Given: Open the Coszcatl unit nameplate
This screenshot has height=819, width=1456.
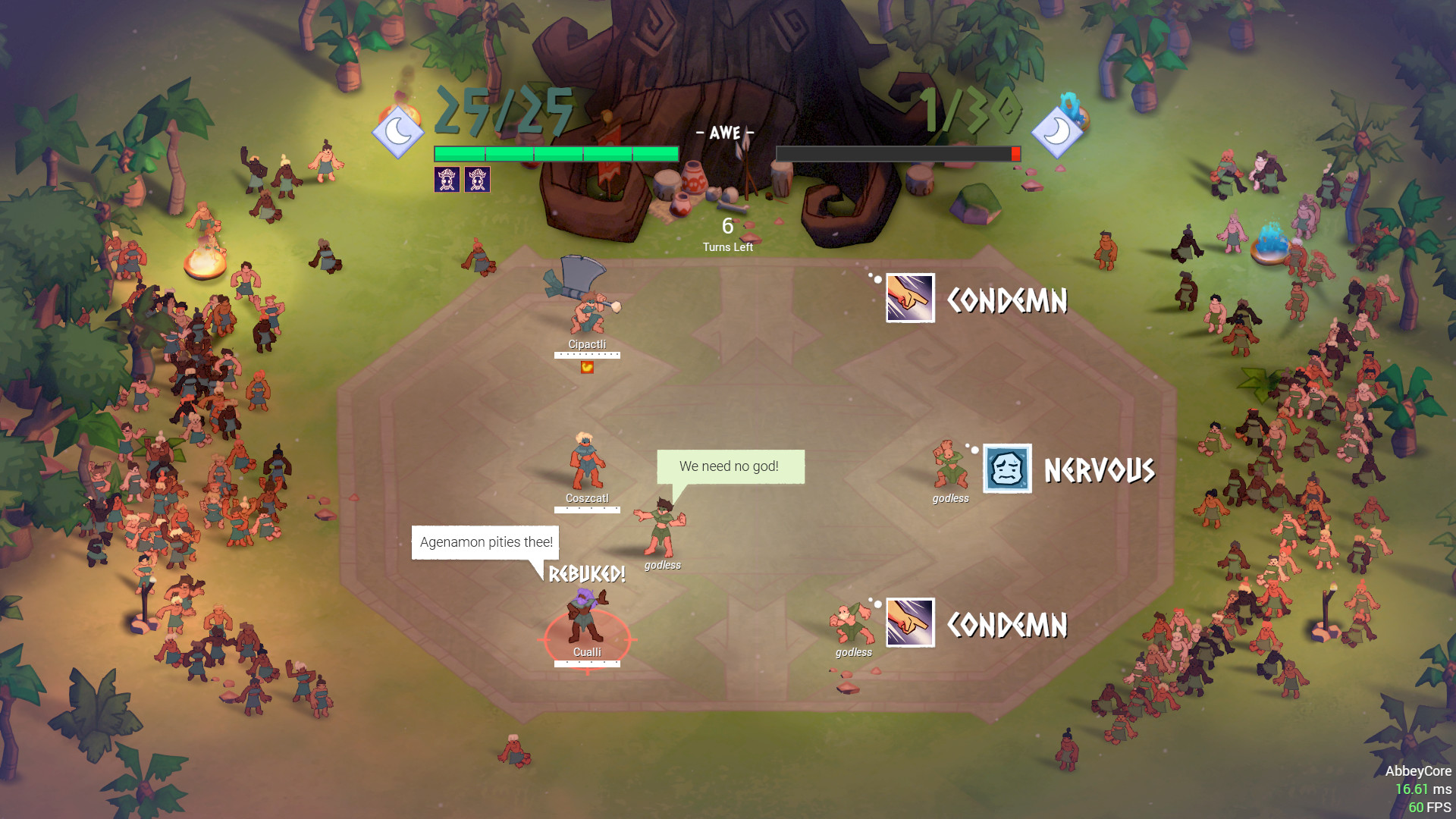Looking at the screenshot, I should click(x=588, y=497).
